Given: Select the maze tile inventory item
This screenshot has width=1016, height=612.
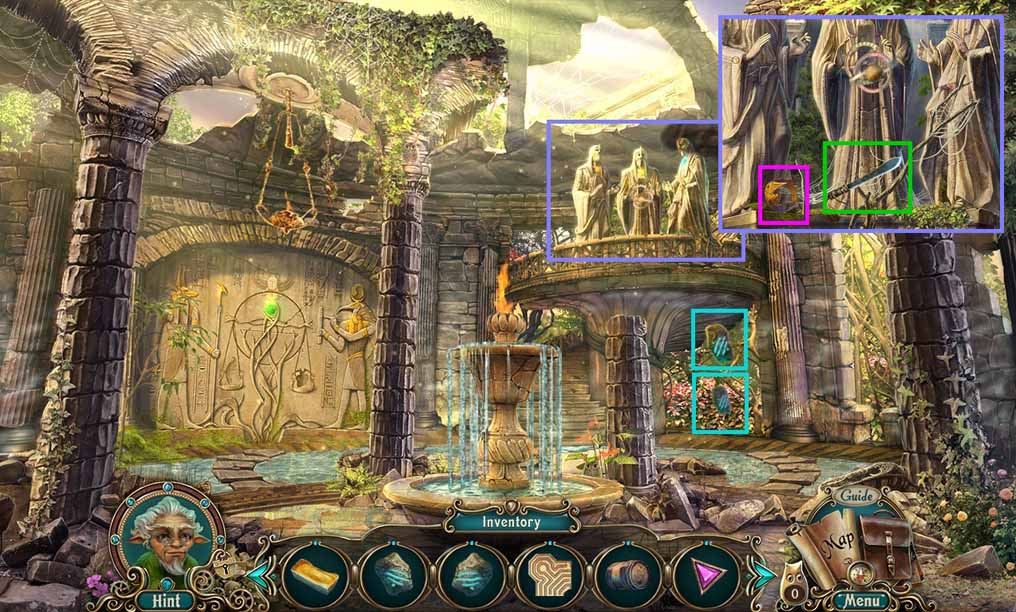Looking at the screenshot, I should (548, 577).
